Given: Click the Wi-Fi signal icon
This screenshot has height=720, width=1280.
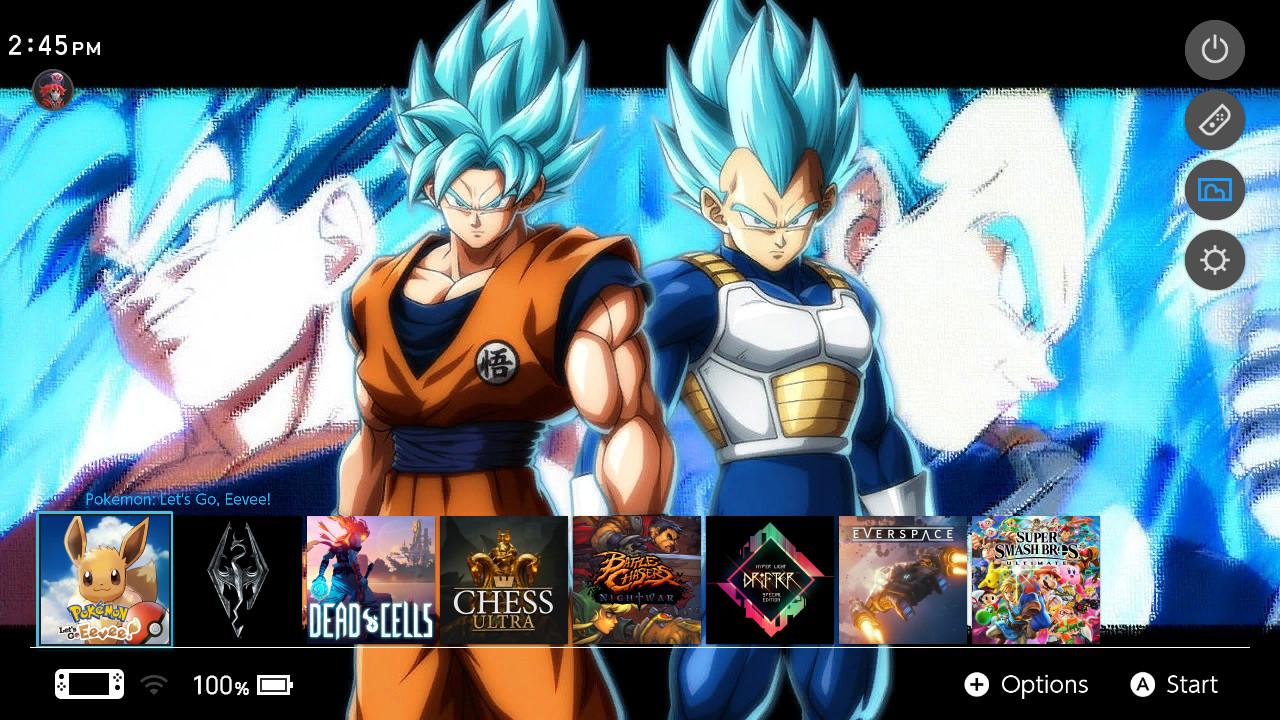Looking at the screenshot, I should pyautogui.click(x=152, y=684).
